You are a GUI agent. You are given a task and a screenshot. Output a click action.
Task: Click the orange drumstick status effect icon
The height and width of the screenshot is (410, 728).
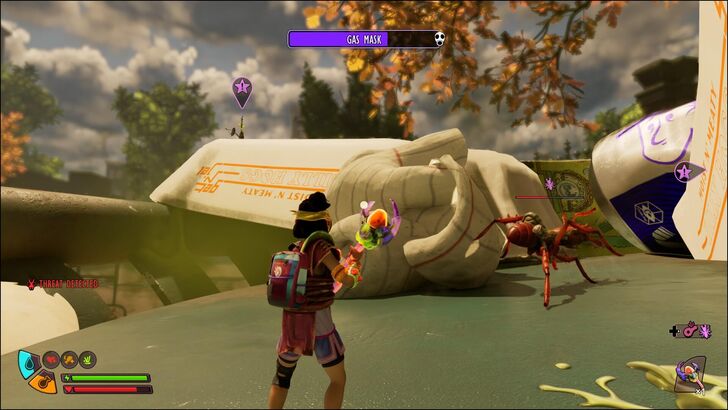coord(69,357)
